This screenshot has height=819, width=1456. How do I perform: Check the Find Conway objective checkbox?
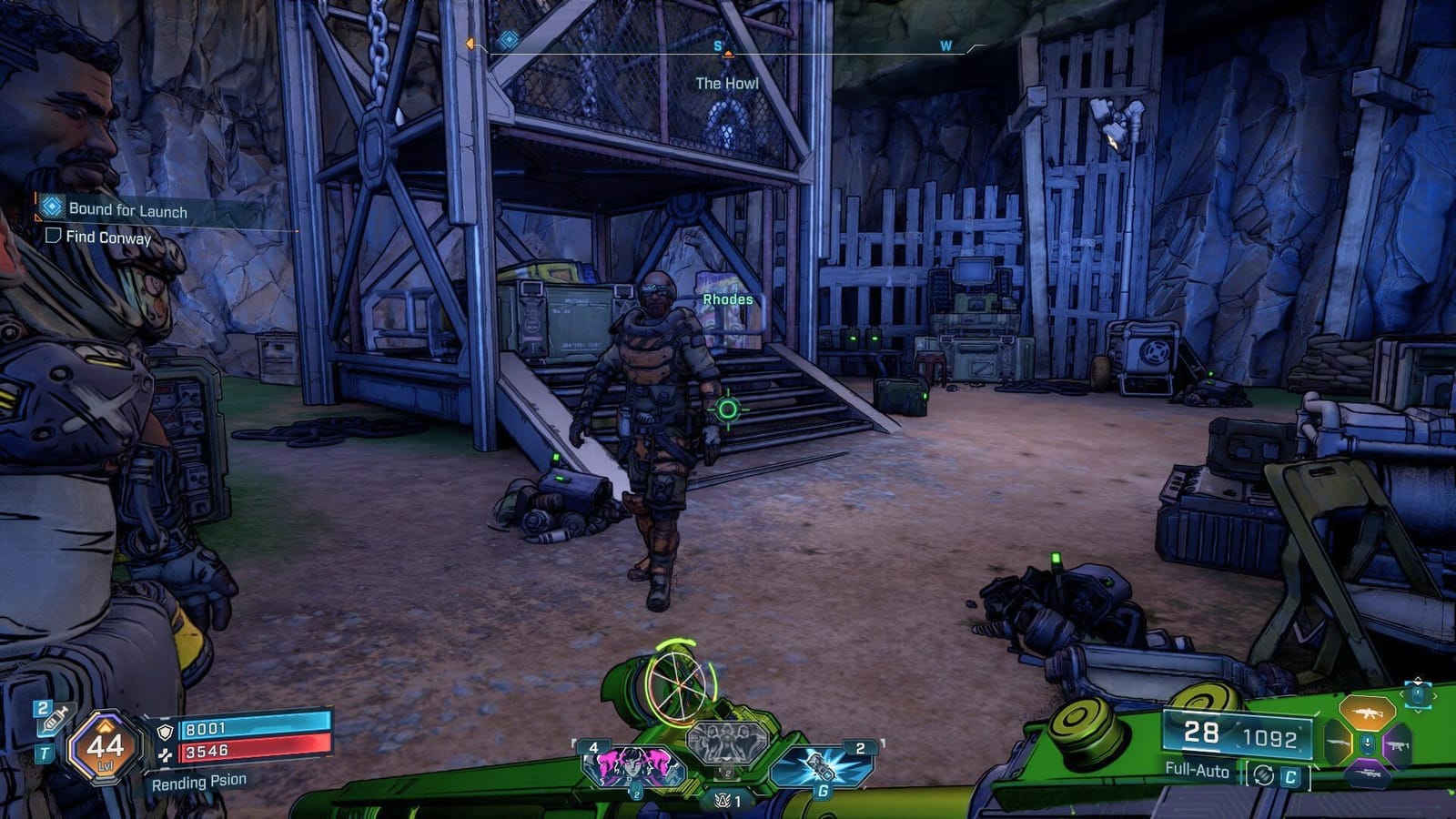[x=53, y=237]
